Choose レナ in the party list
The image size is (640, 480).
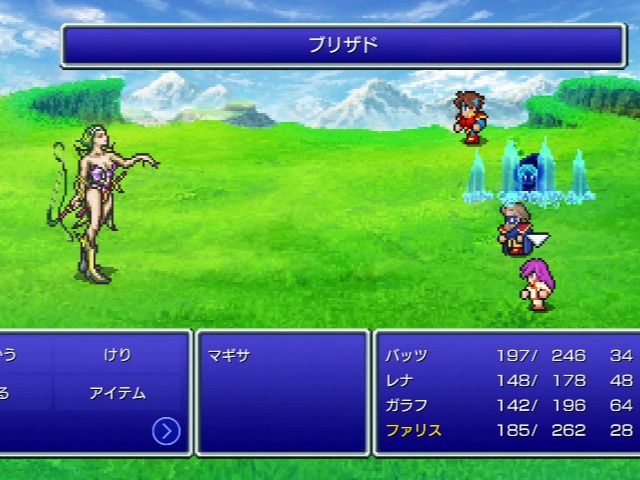pos(400,380)
